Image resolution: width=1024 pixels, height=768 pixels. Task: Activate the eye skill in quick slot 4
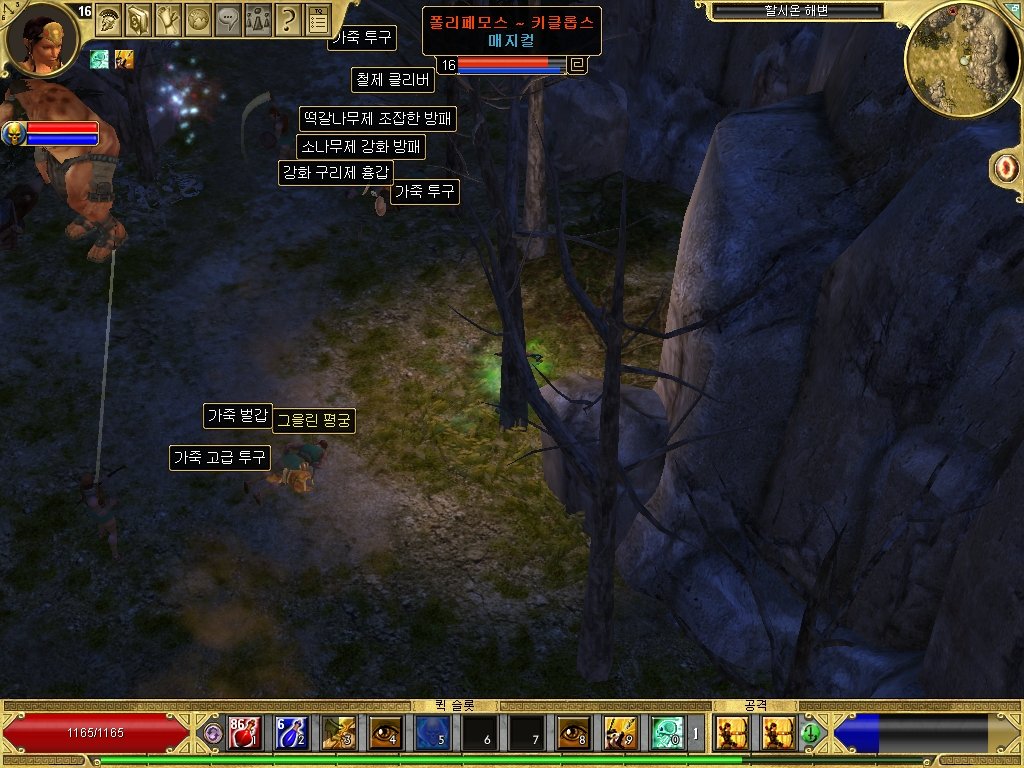(385, 733)
